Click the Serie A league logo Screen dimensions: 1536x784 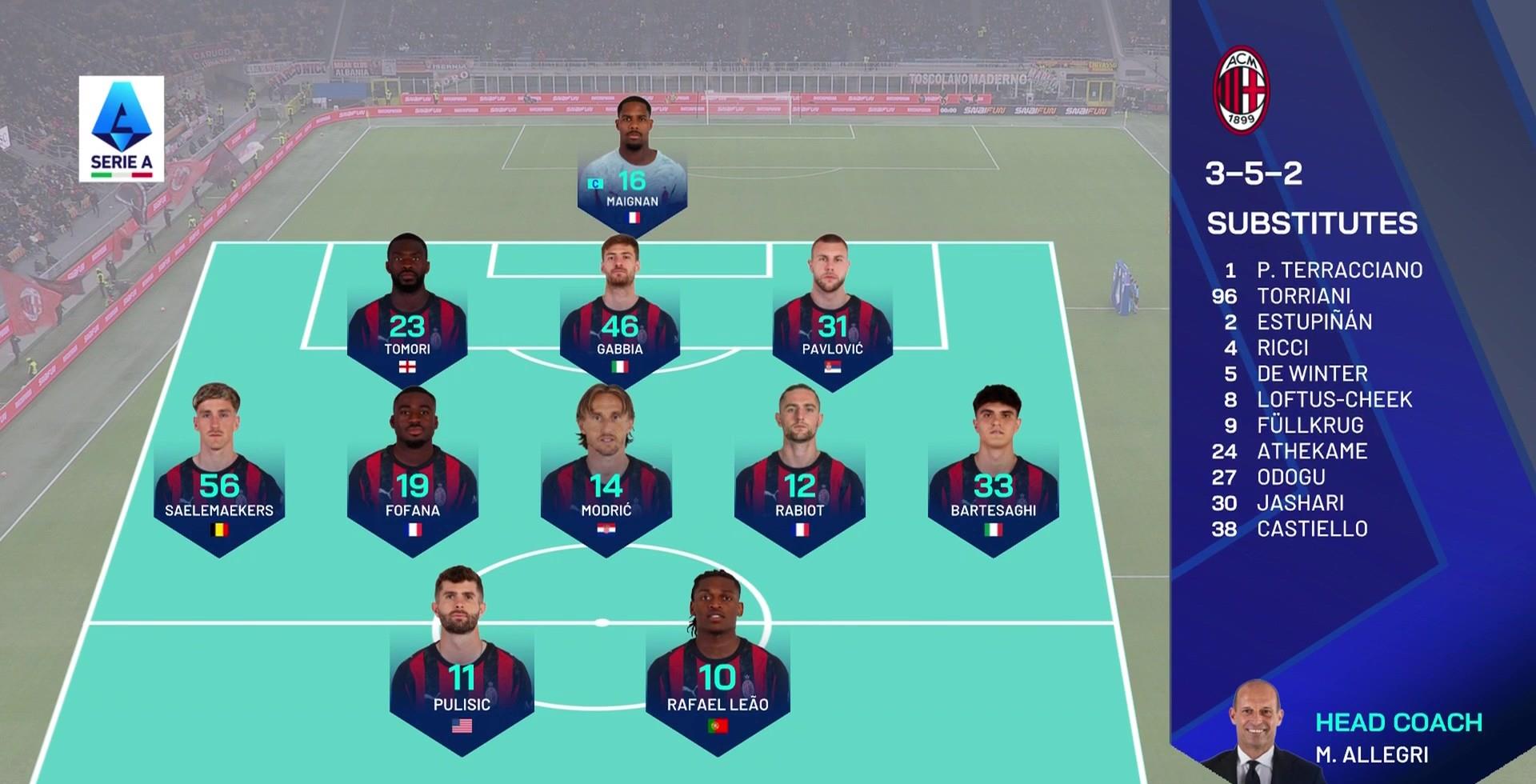[122, 129]
